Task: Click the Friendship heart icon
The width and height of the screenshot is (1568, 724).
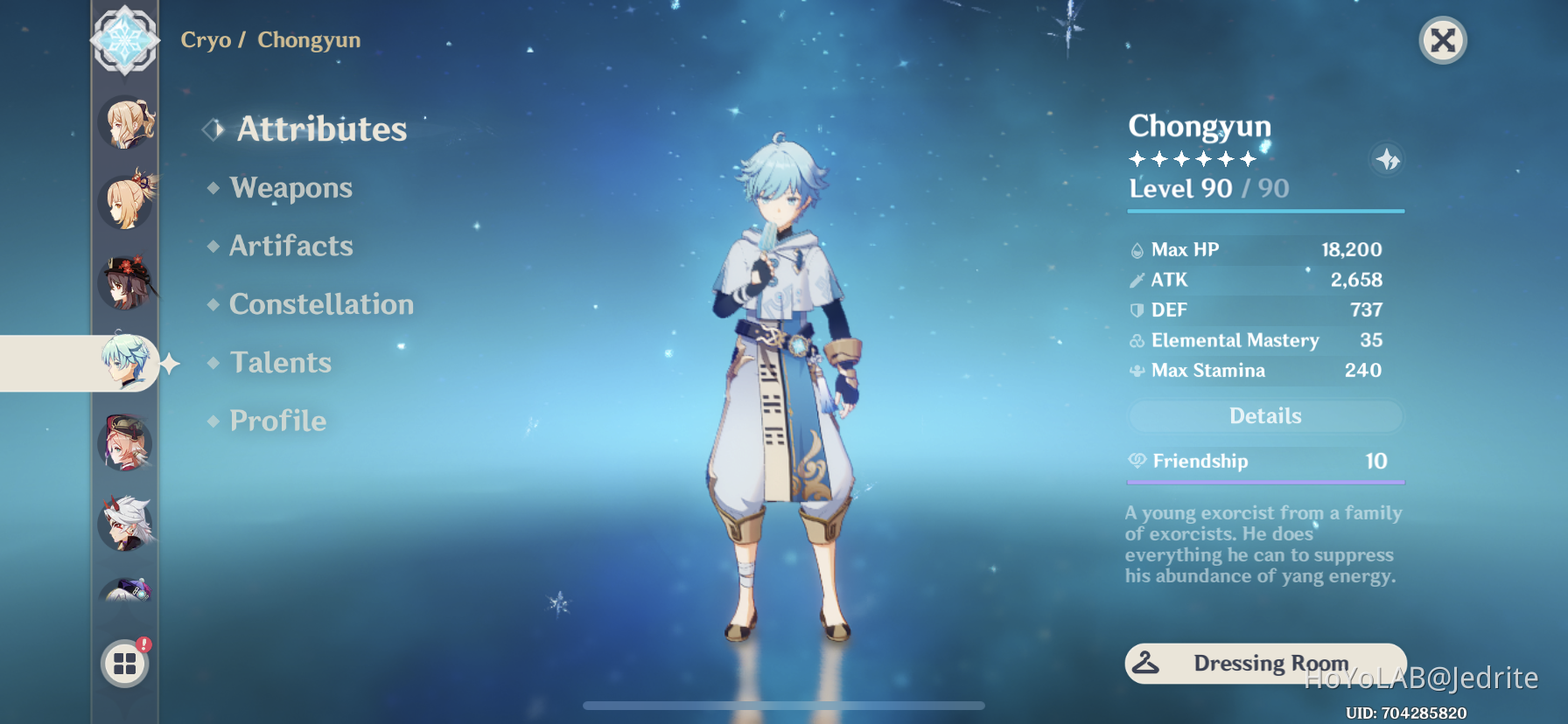Action: 1137,461
